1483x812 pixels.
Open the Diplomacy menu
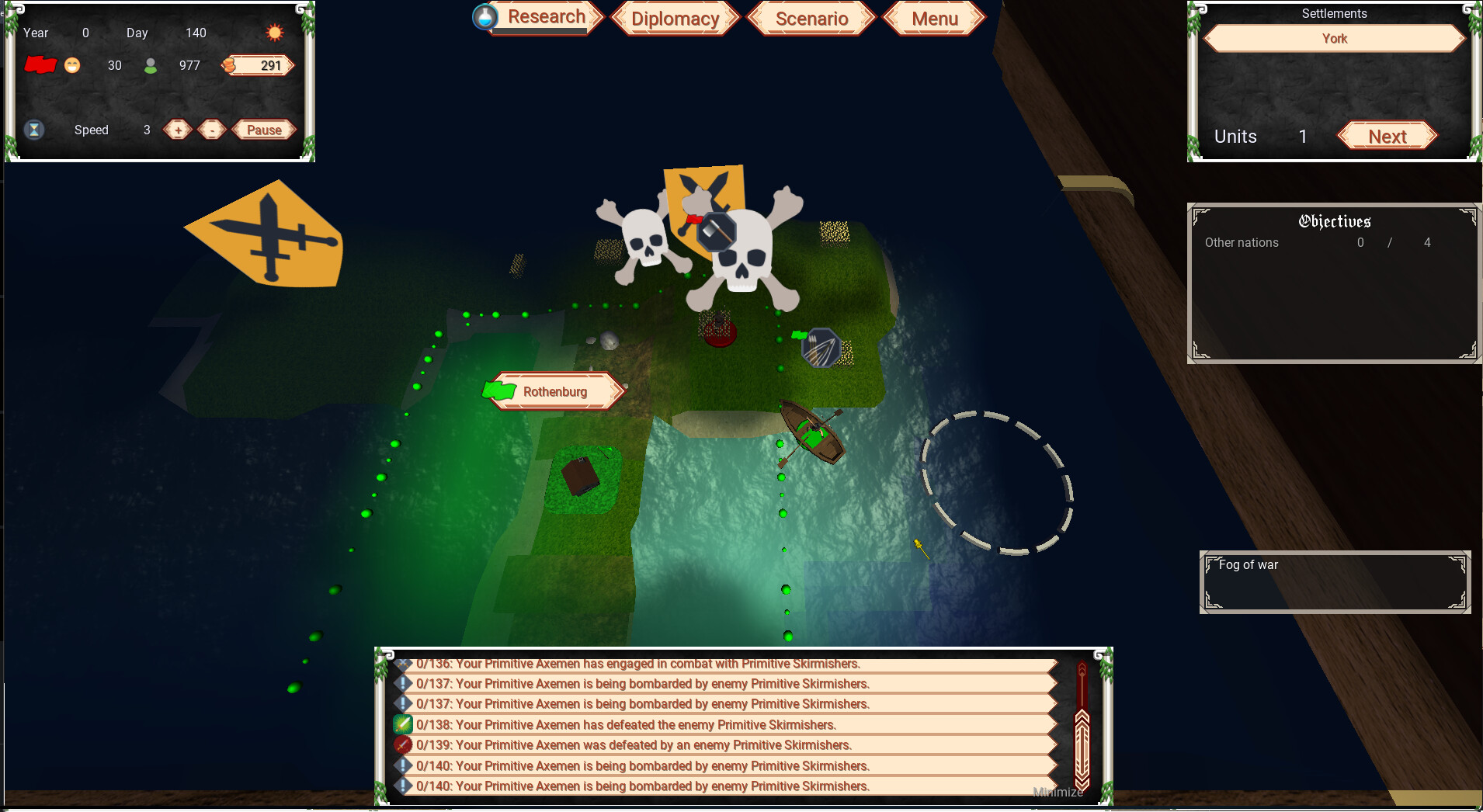(674, 18)
